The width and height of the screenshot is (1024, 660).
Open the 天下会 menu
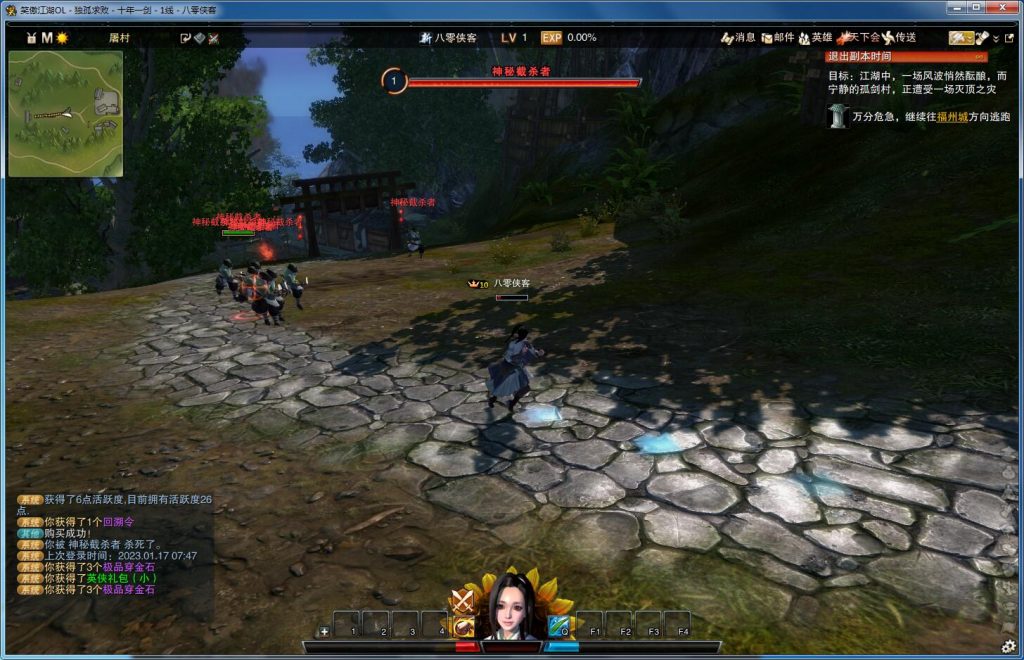click(x=856, y=37)
